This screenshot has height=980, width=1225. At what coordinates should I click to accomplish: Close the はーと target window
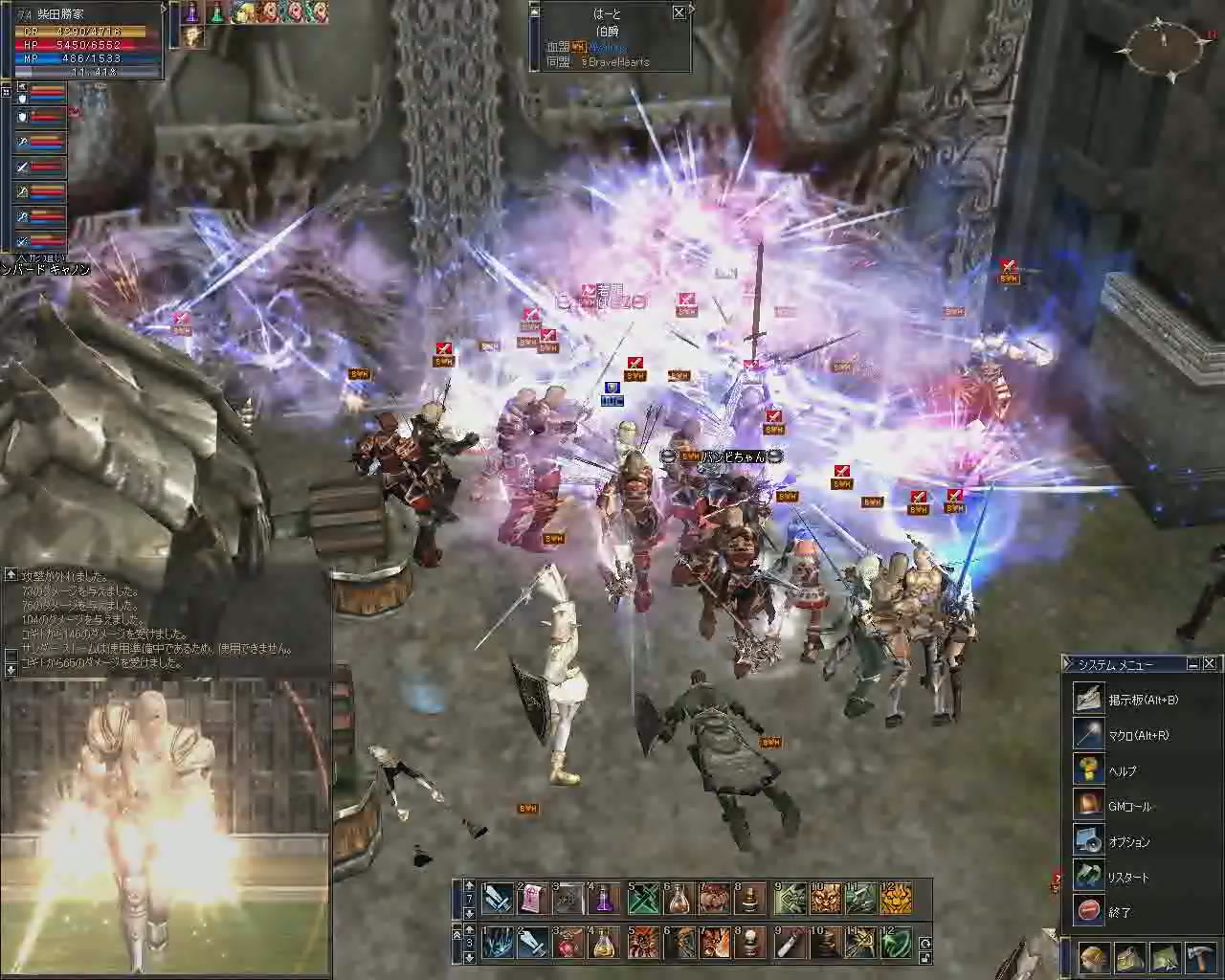tap(679, 12)
